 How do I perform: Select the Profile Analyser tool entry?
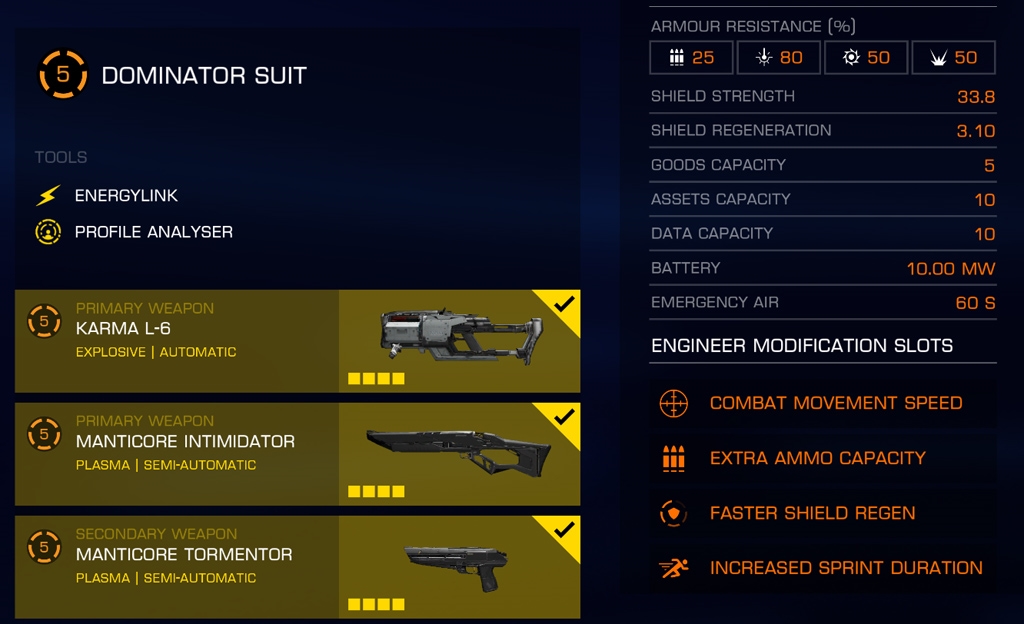(x=153, y=232)
